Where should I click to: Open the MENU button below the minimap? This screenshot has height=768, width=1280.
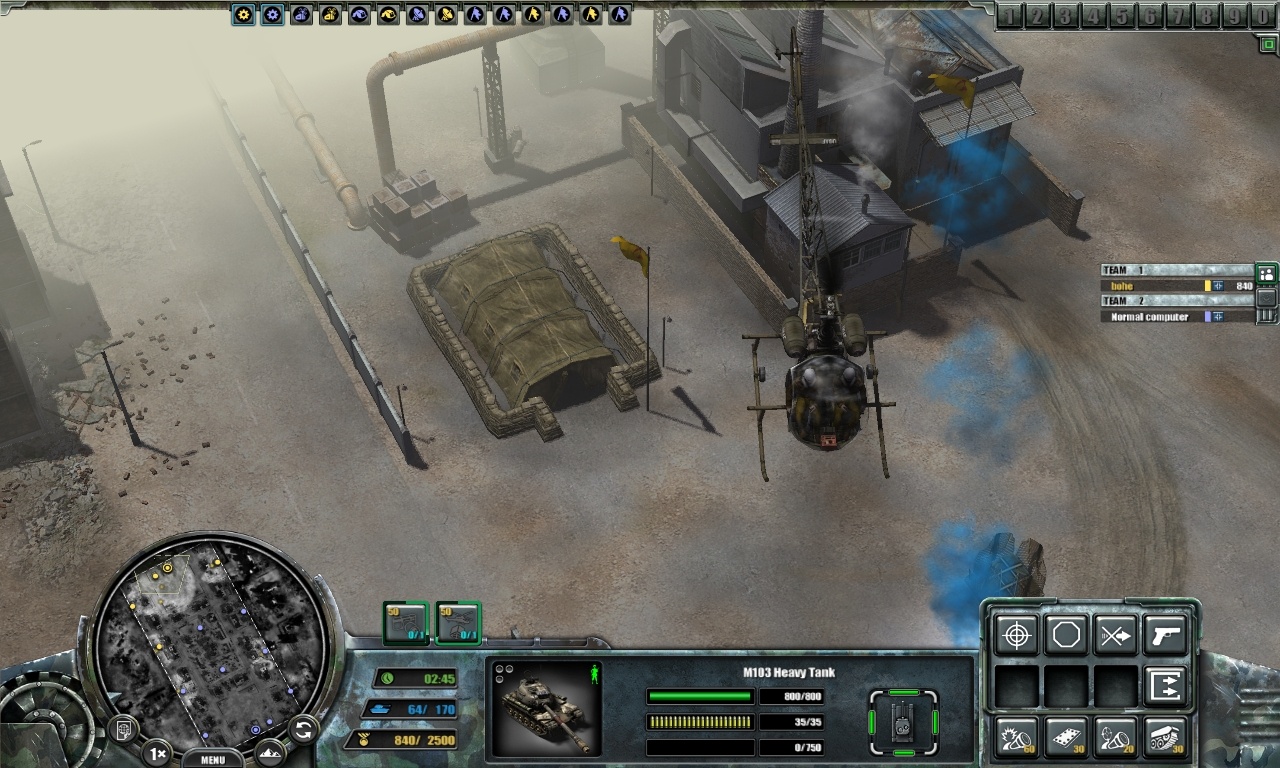(x=213, y=758)
